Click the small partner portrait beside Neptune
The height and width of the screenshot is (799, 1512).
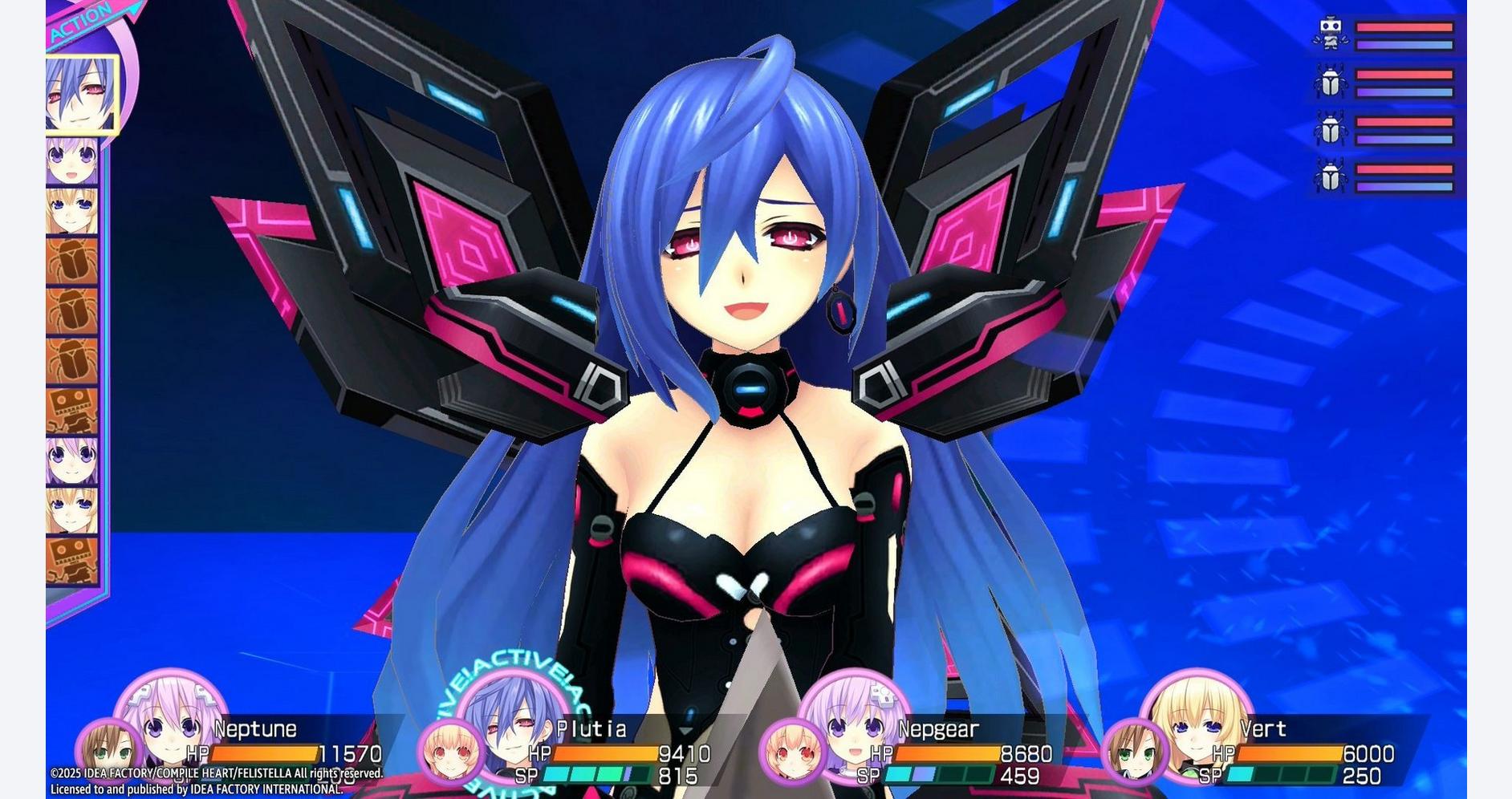107,752
